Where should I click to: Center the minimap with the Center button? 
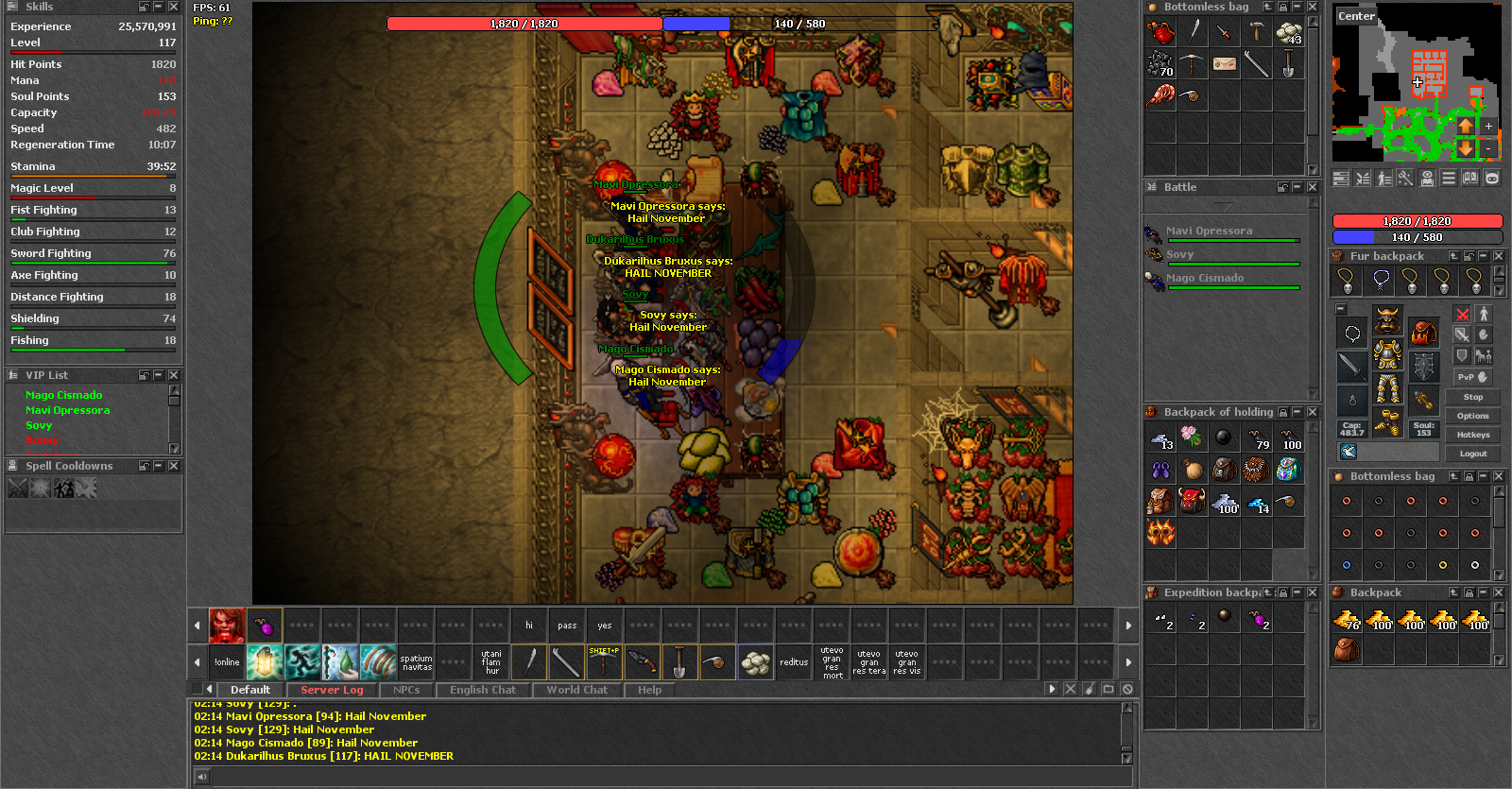coord(1356,16)
